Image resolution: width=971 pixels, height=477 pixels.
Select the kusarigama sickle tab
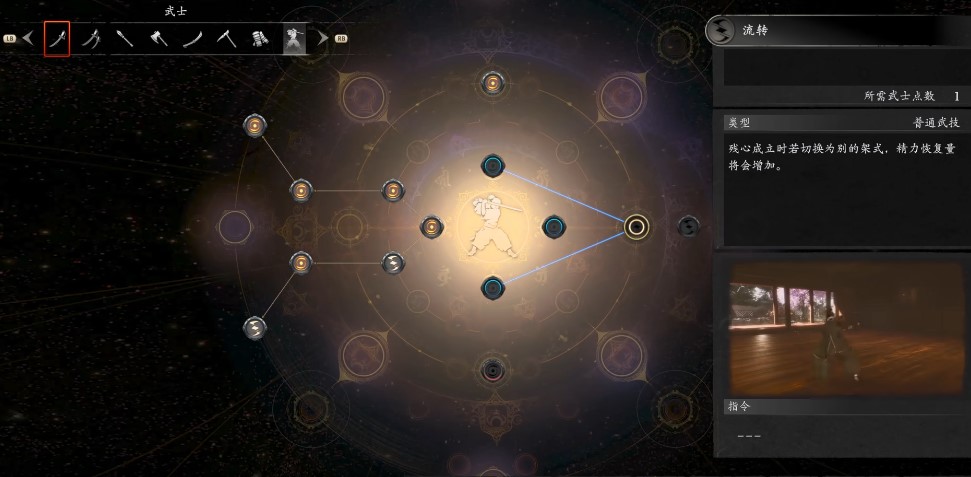[226, 40]
